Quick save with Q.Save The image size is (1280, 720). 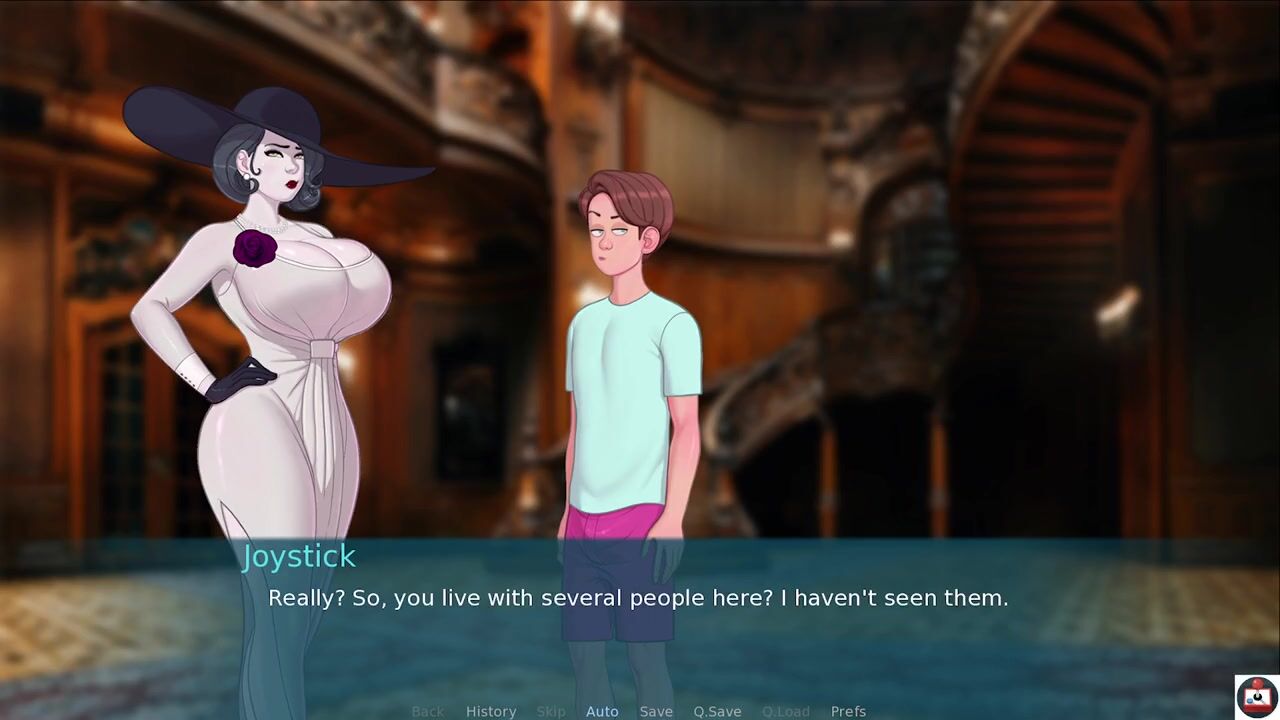tap(717, 711)
